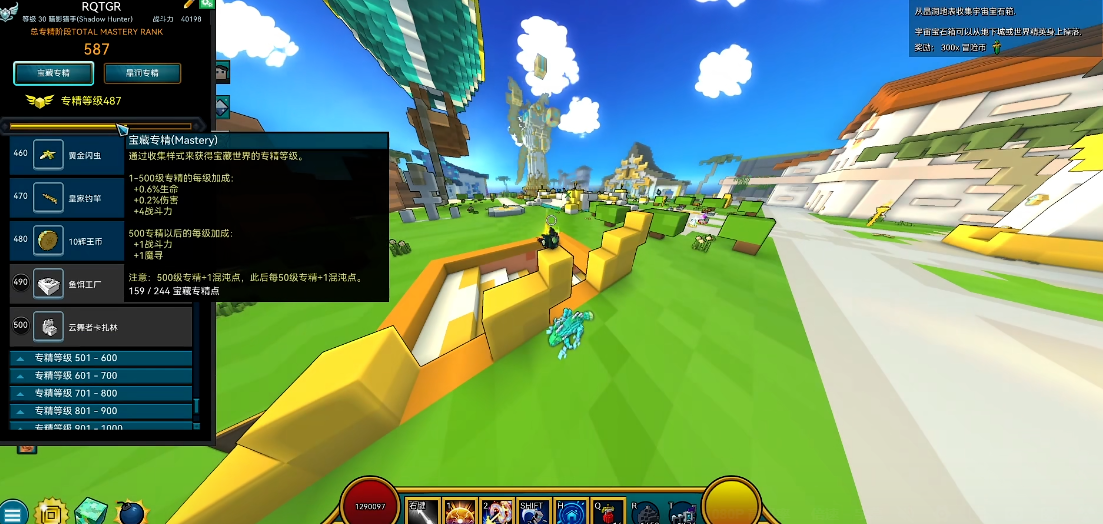
Task: Expand mastery levels 501 - 600
Action: click(x=100, y=358)
